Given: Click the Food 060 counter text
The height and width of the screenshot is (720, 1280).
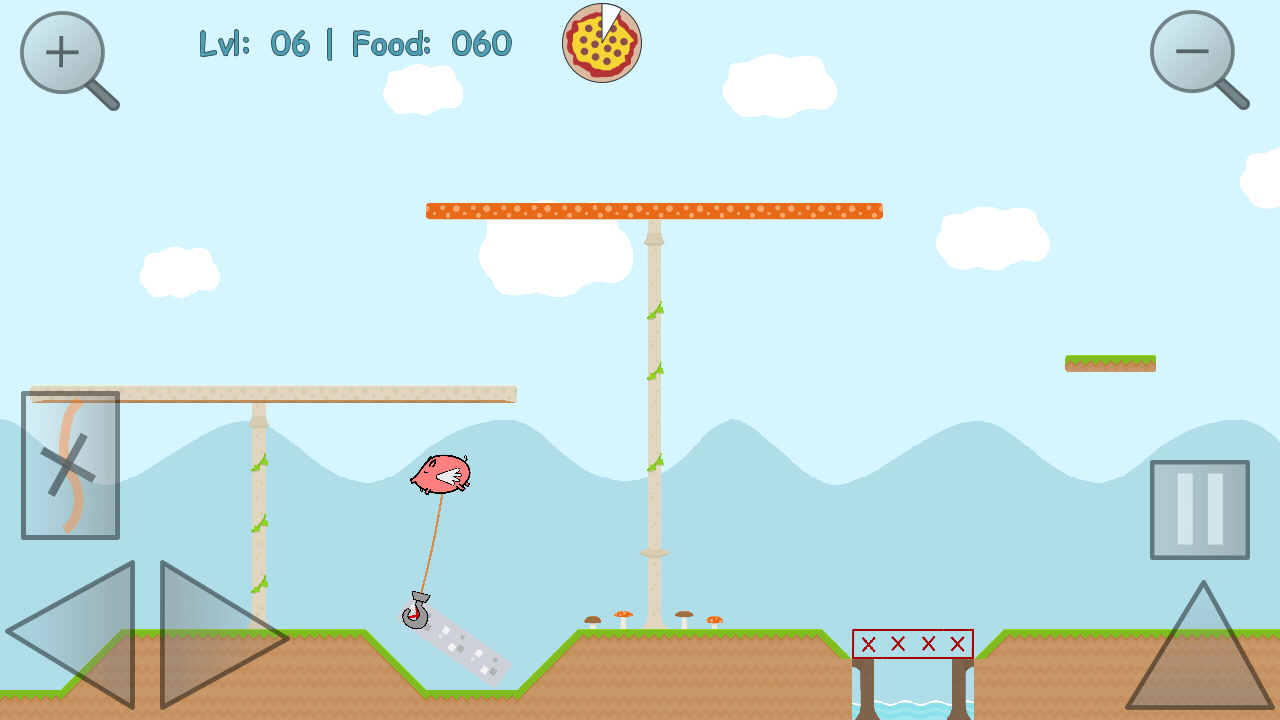Looking at the screenshot, I should click(x=430, y=44).
